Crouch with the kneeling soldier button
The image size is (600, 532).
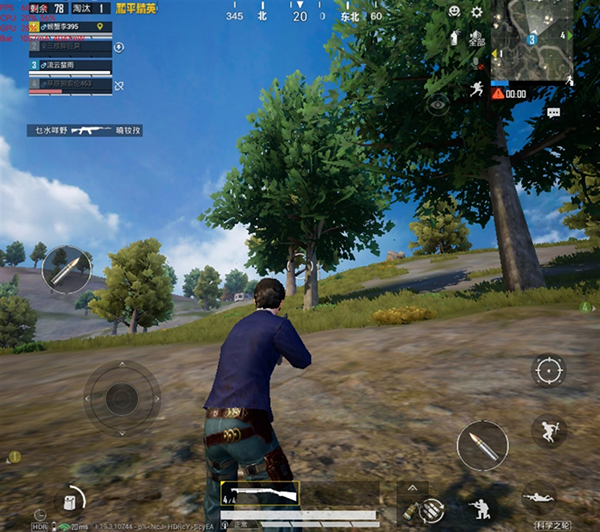(x=481, y=506)
